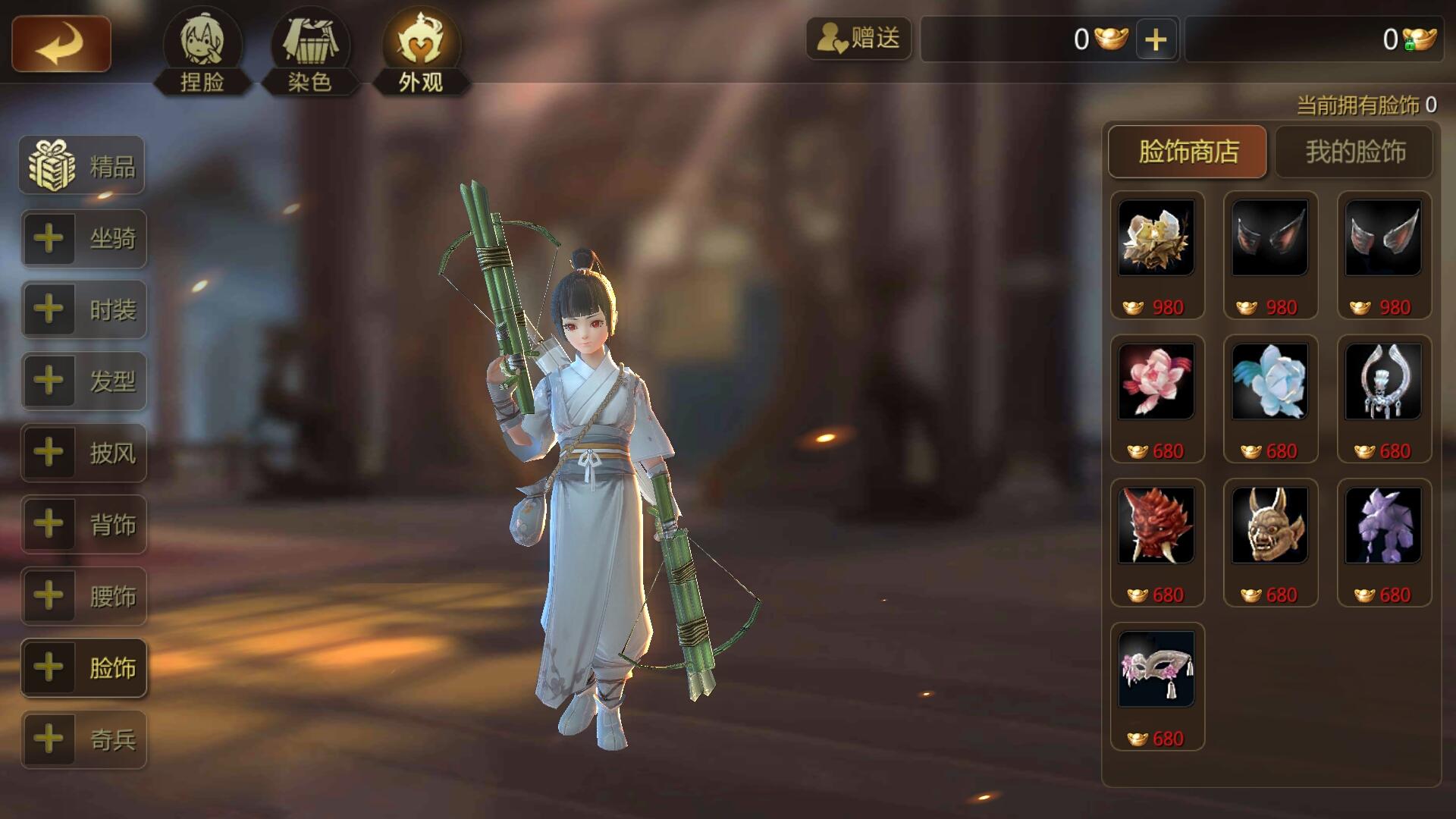Show the 奇兵 weapon skin category

pyautogui.click(x=83, y=739)
